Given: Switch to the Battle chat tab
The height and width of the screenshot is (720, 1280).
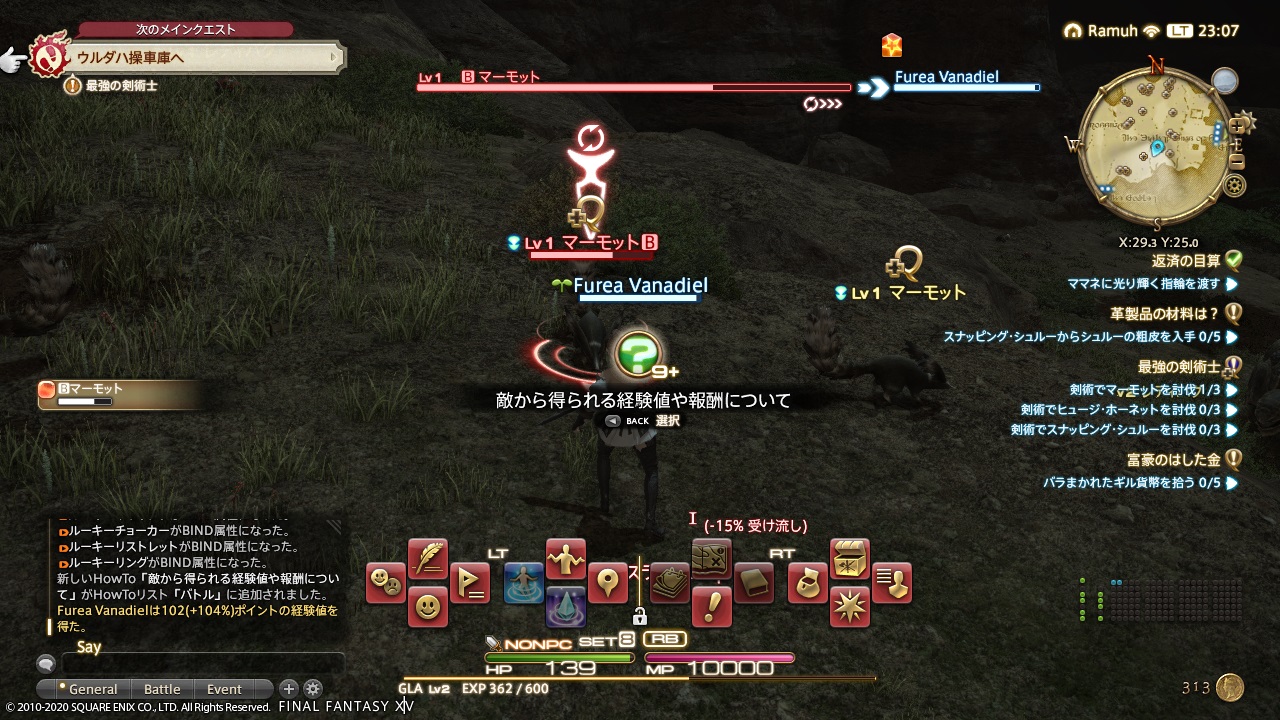Looking at the screenshot, I should [162, 689].
